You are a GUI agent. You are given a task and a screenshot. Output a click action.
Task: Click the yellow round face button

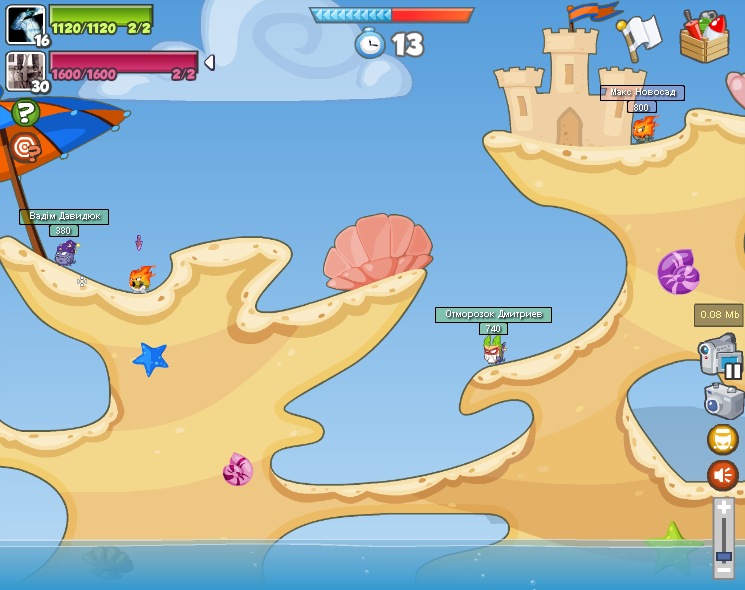pos(722,439)
